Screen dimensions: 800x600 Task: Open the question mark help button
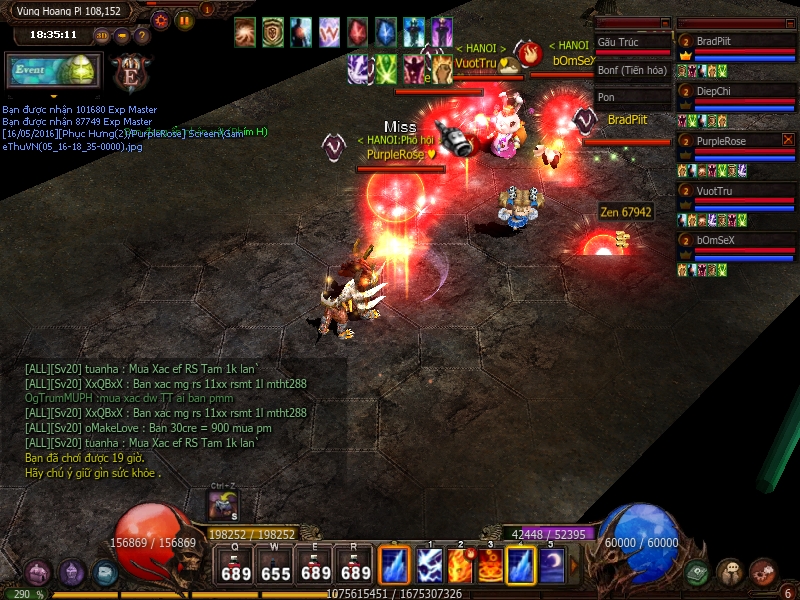(x=142, y=36)
